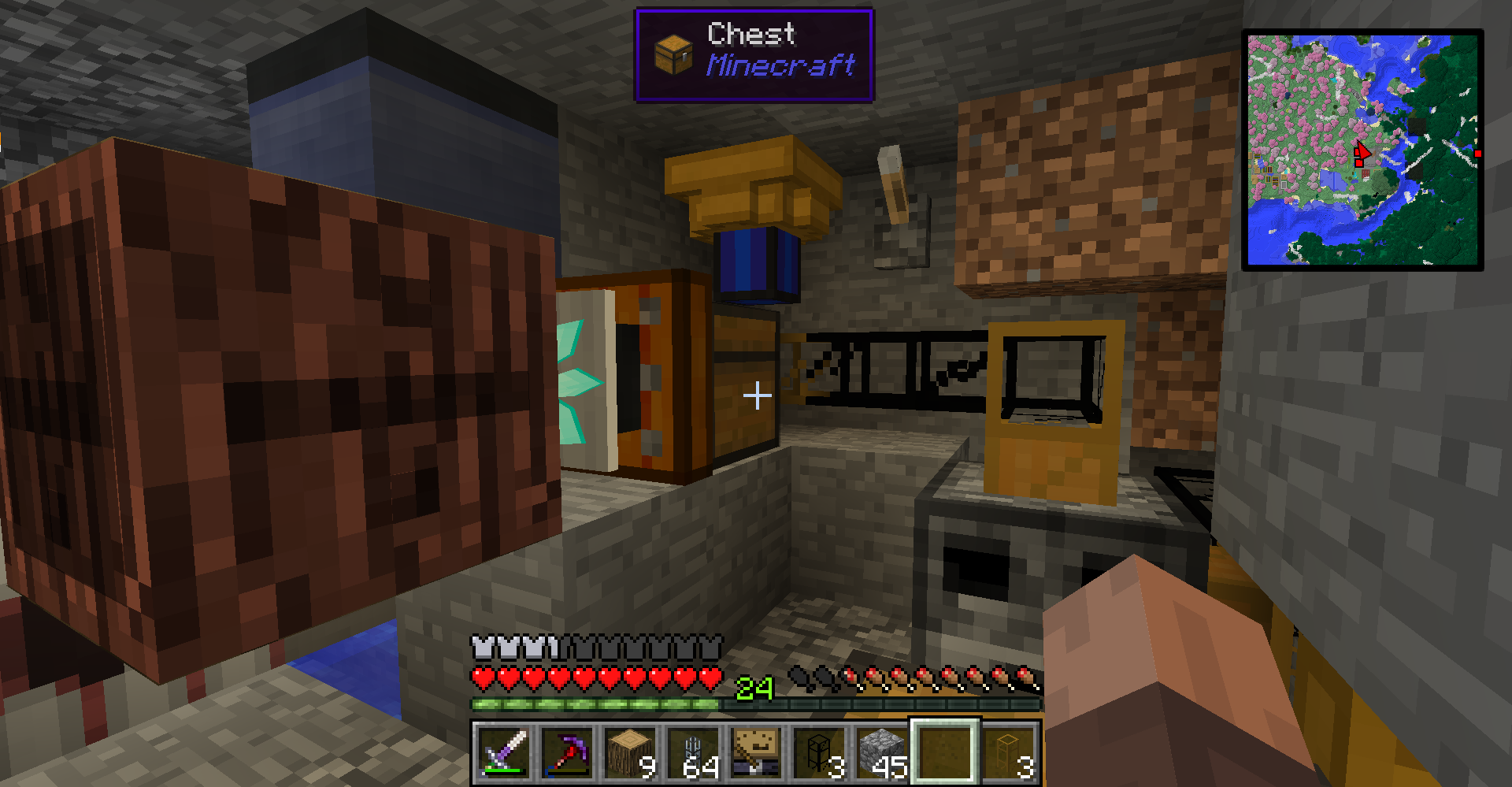Viewport: 1512px width, 787px height.
Task: Select the enchanted sword hotbar slot
Action: pos(504,752)
